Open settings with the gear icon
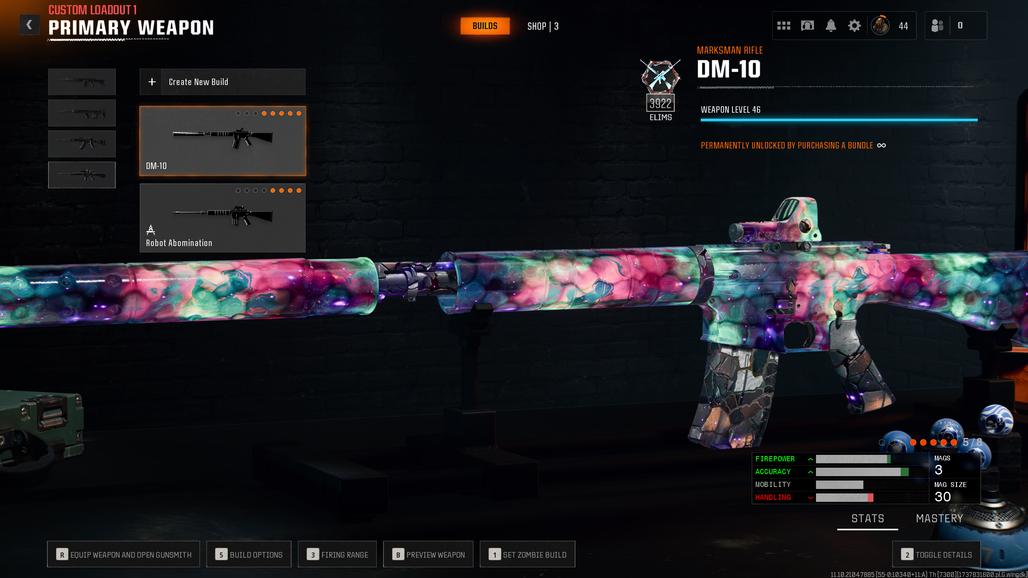Image resolution: width=1028 pixels, height=578 pixels. [x=854, y=26]
